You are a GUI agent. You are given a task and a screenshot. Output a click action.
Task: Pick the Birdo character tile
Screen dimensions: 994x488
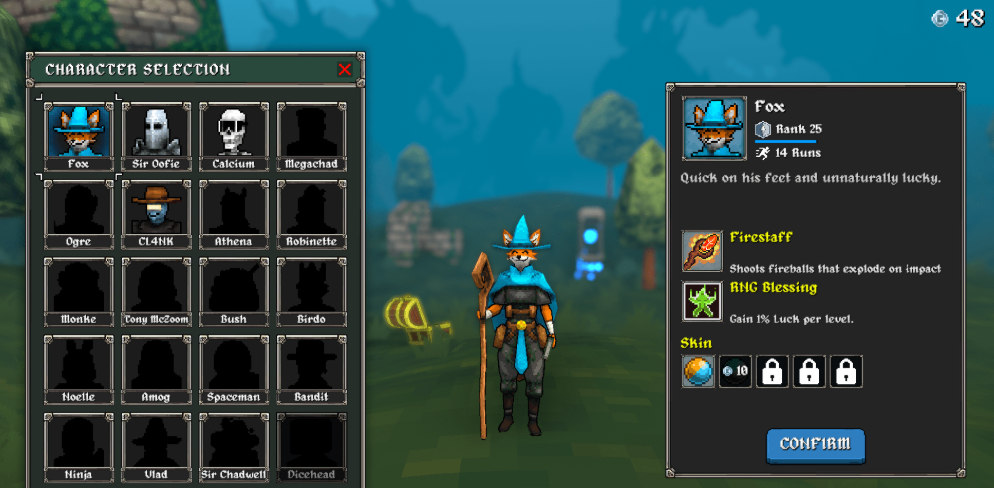311,290
